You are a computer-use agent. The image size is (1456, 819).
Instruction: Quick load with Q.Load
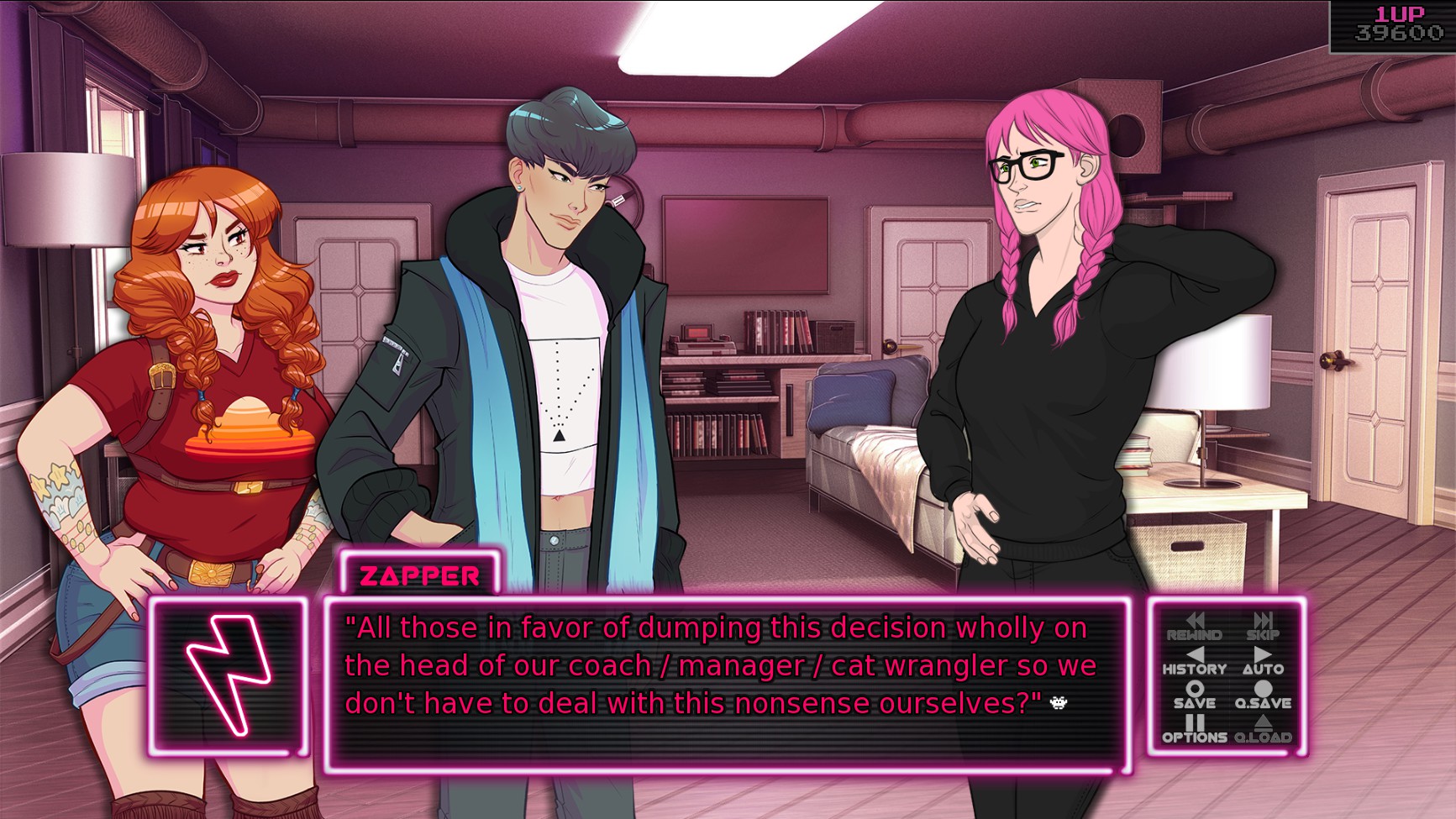[1262, 729]
